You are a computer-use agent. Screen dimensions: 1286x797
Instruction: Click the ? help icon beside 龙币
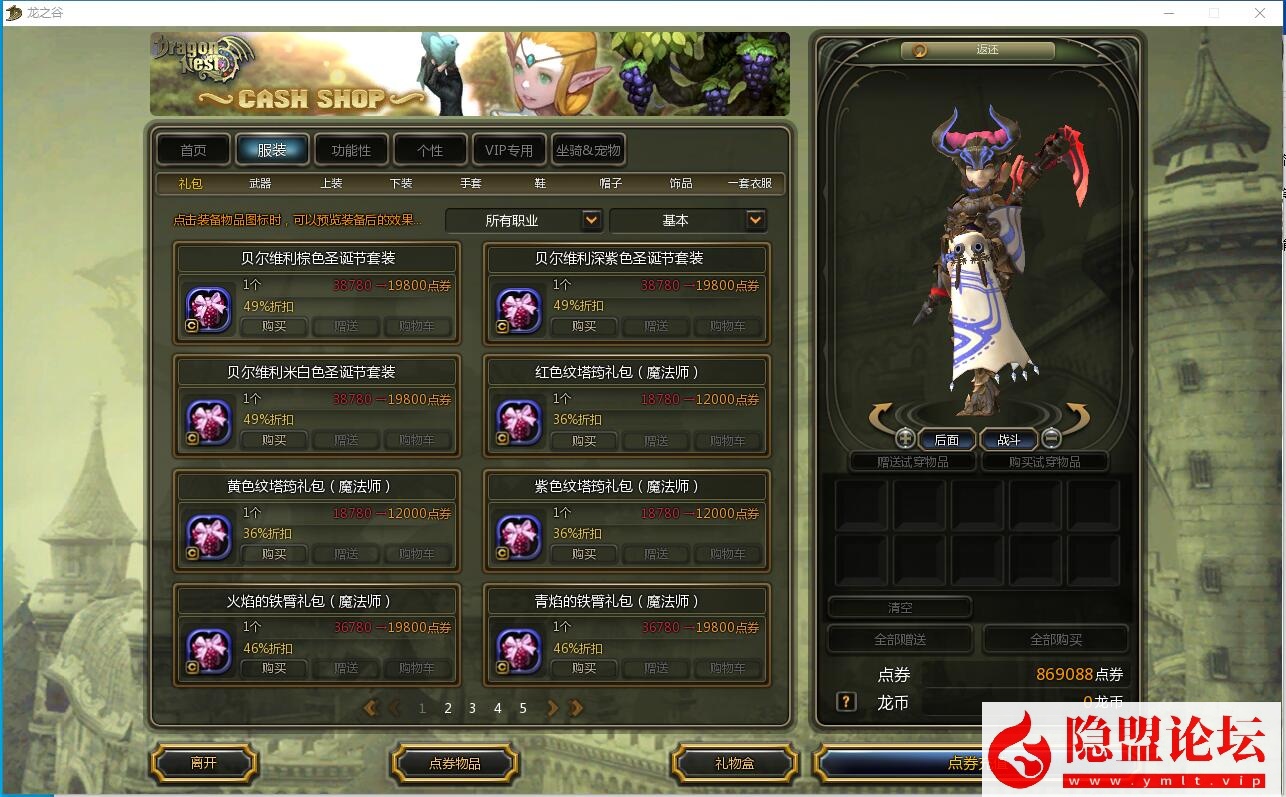[x=845, y=702]
